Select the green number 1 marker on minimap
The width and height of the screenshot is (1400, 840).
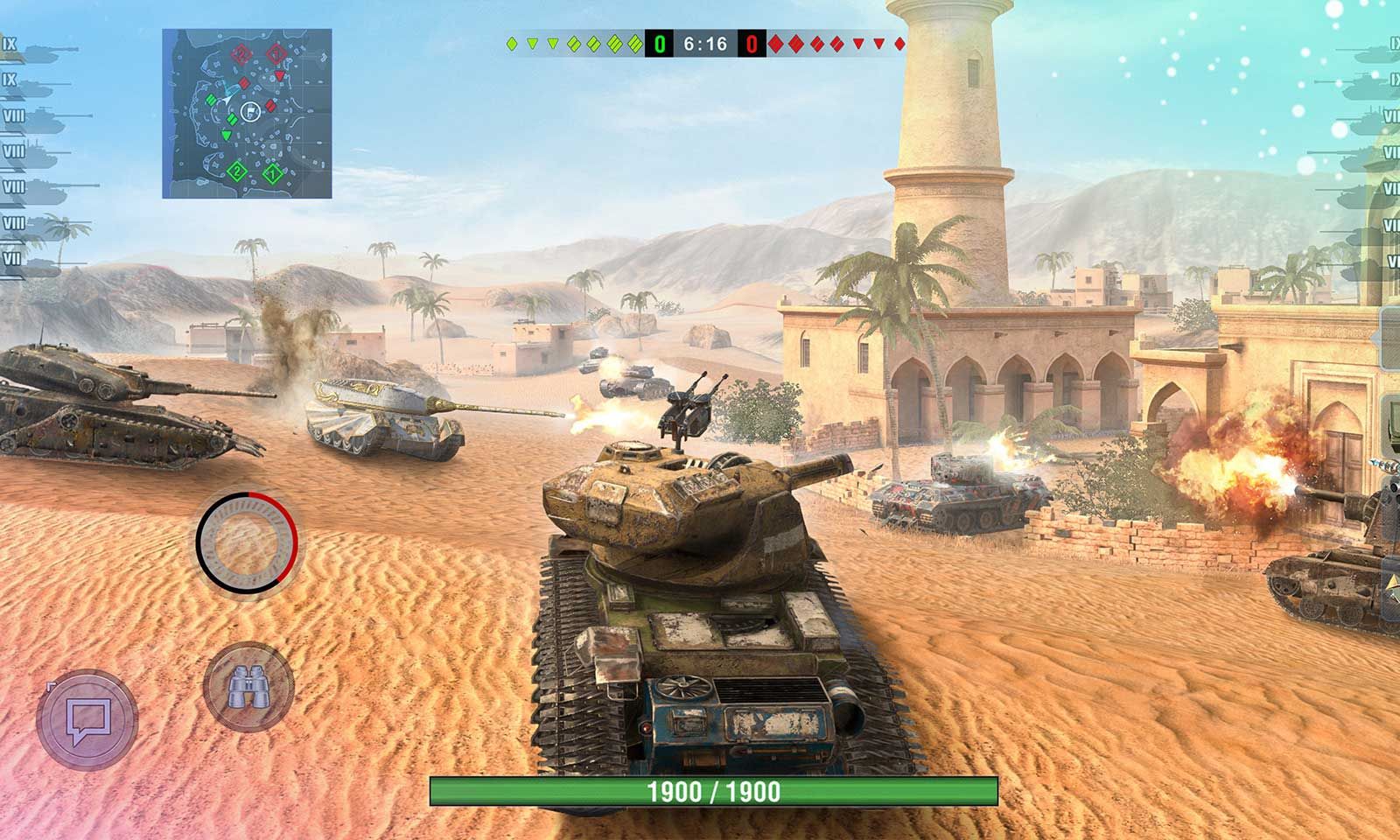(273, 174)
